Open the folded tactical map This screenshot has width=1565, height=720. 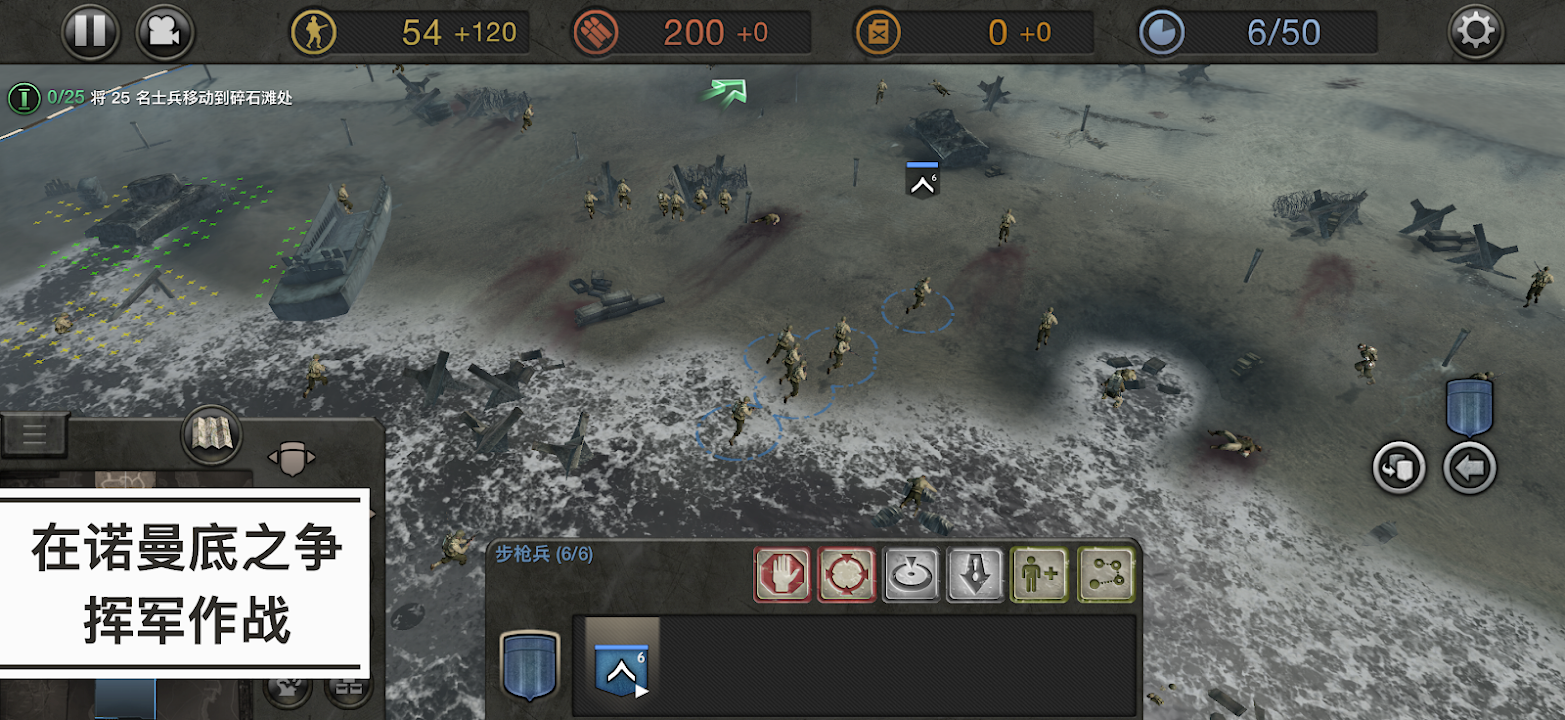tap(211, 435)
